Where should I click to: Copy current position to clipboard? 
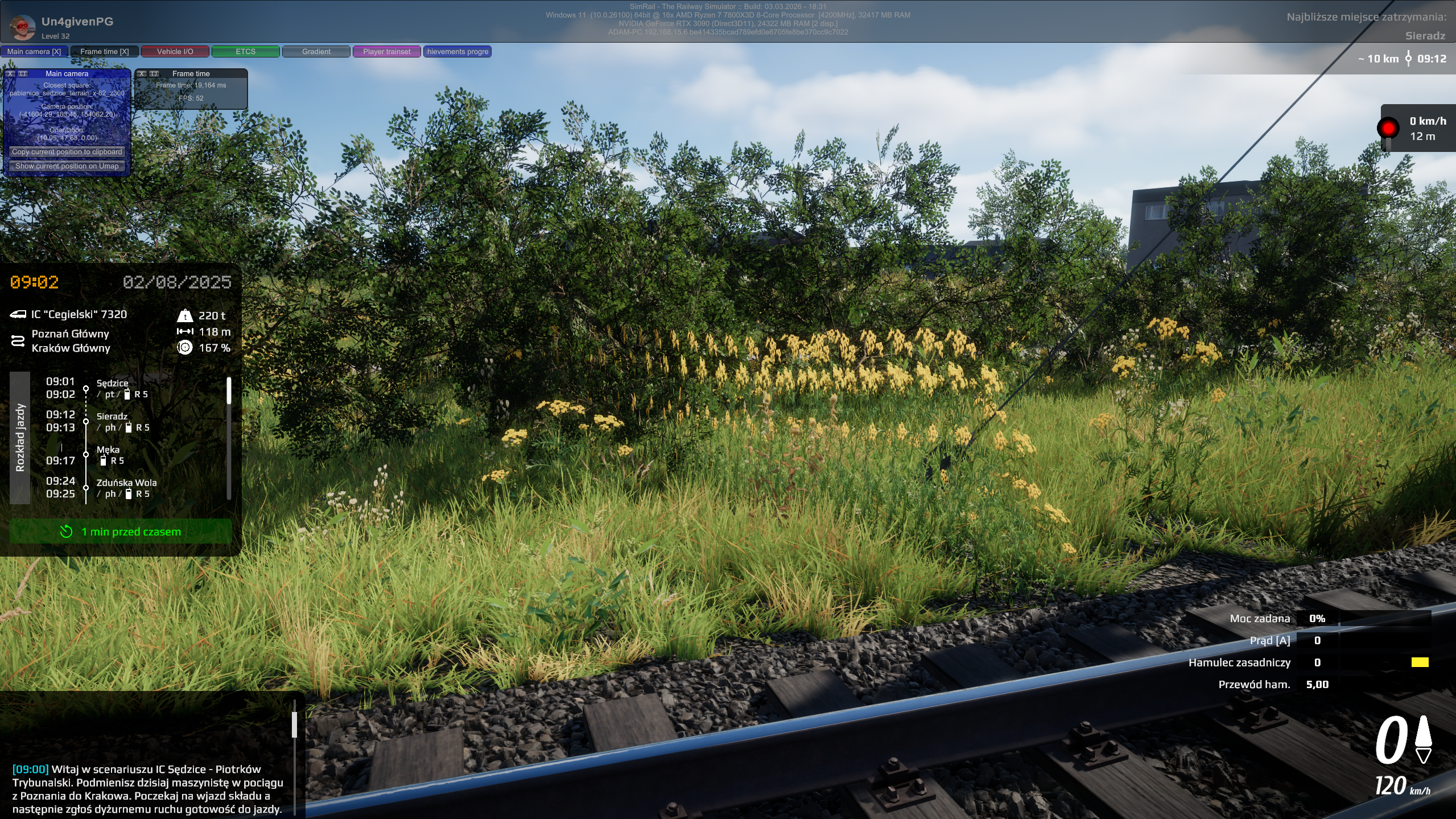tap(67, 152)
